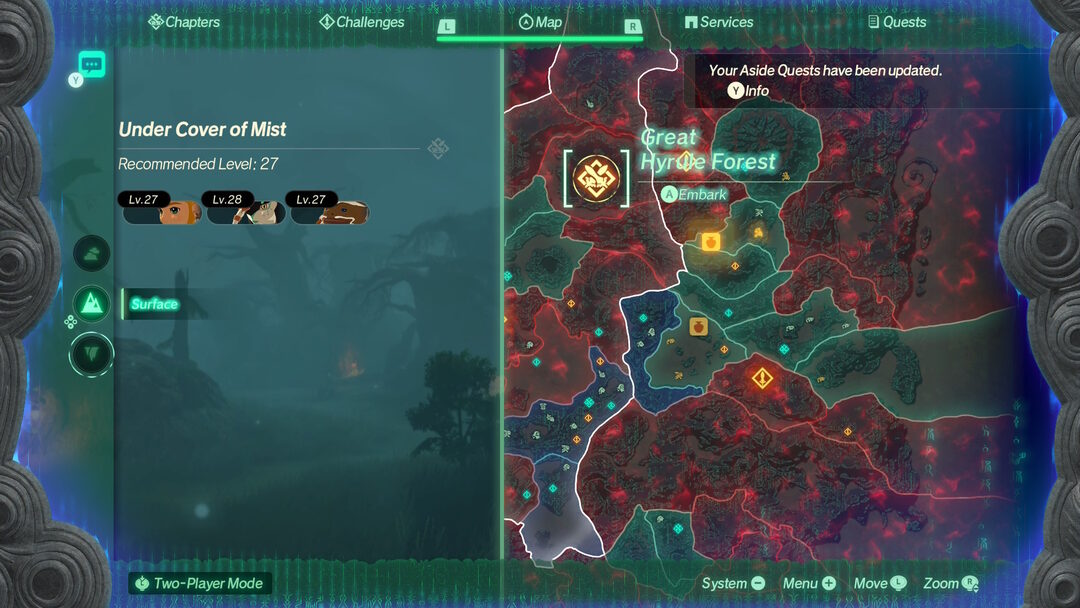1080x608 pixels.
Task: Open the Quests tab
Action: (896, 22)
